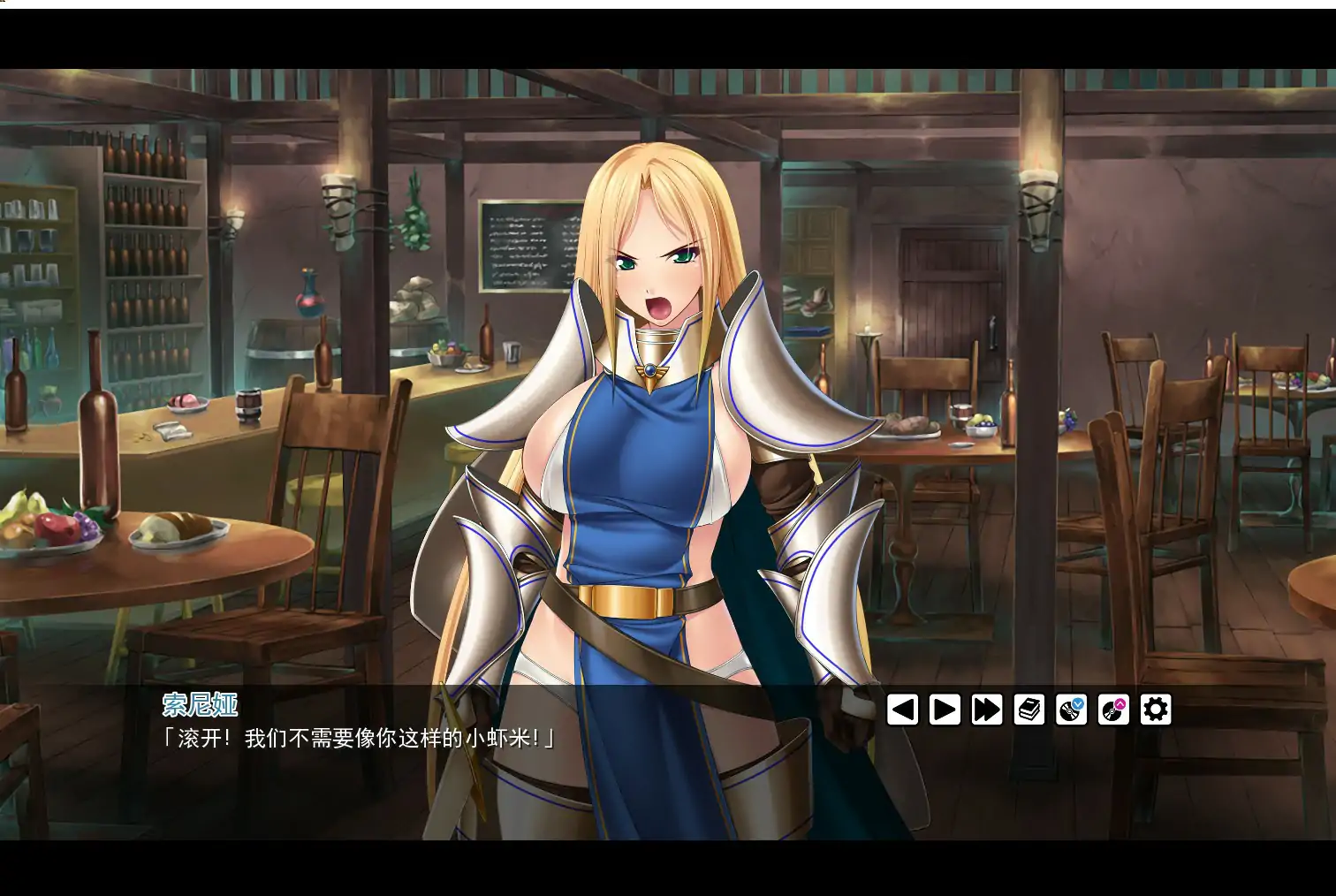Screen dimensions: 1336x896
Task: Quick load using the pink arrow disc icon
Action: click(x=1114, y=709)
